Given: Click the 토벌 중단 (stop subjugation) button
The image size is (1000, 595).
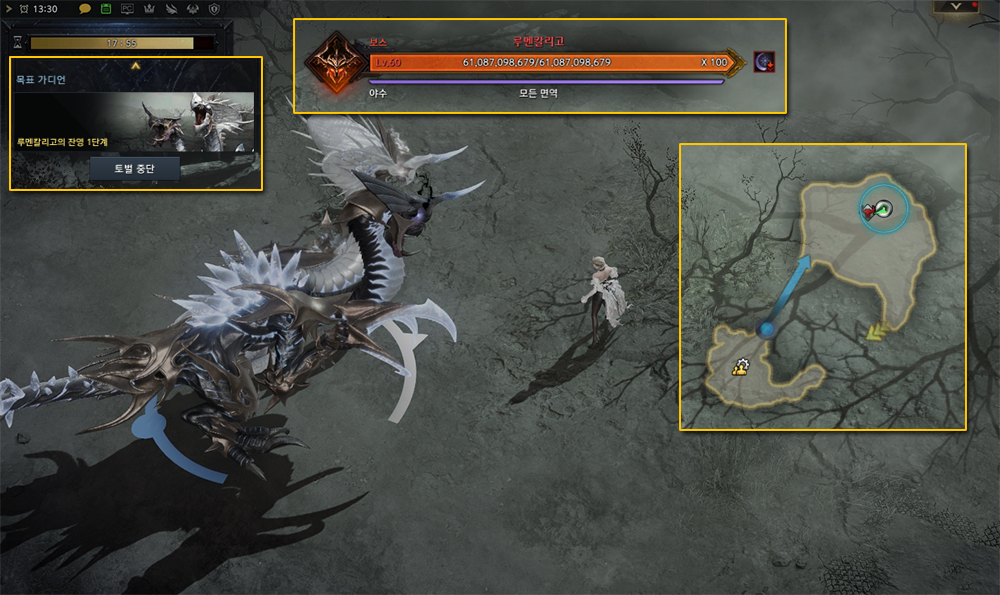Looking at the screenshot, I should click(135, 168).
